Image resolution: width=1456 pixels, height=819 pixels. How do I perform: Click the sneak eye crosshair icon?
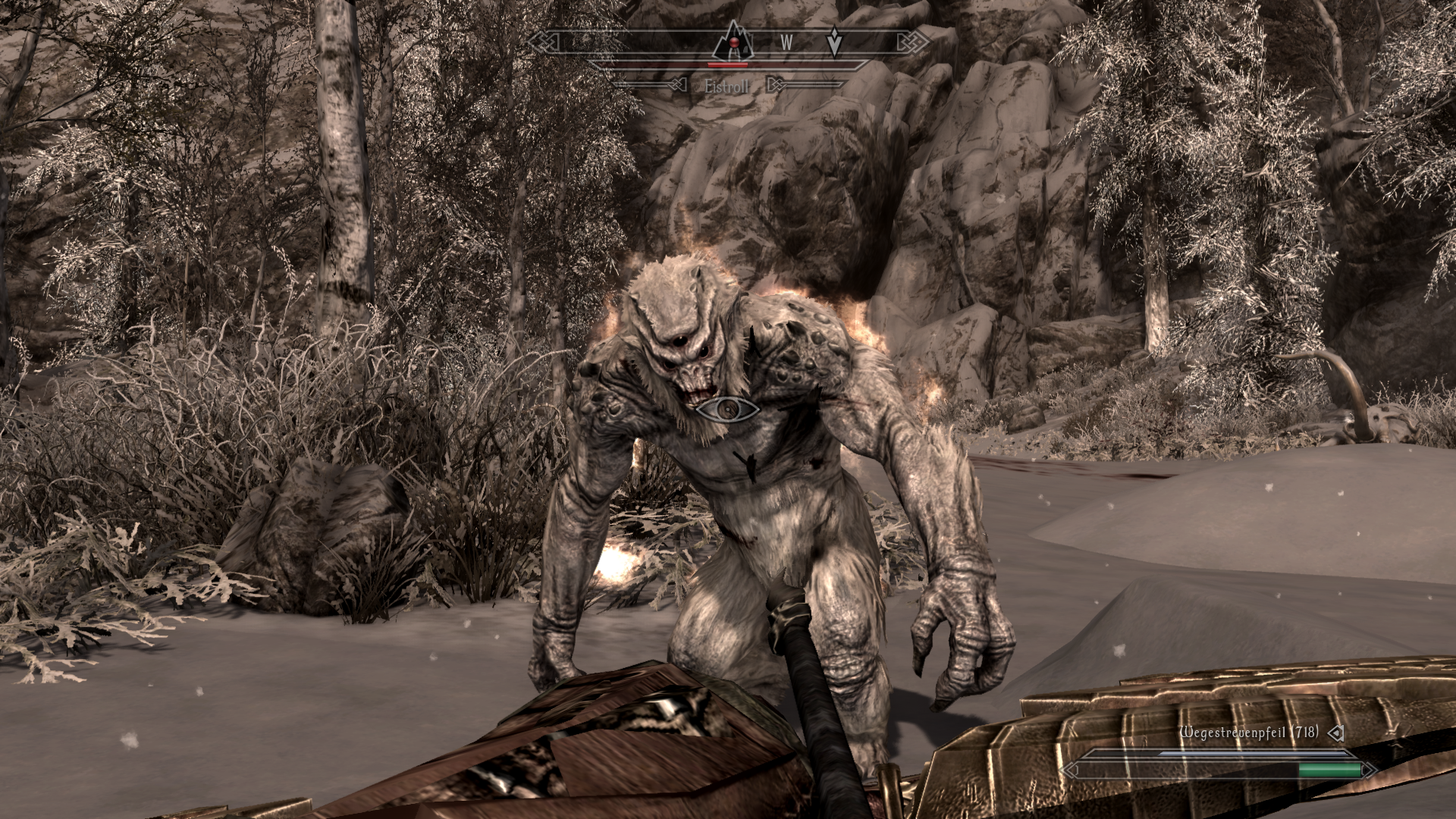click(x=728, y=409)
